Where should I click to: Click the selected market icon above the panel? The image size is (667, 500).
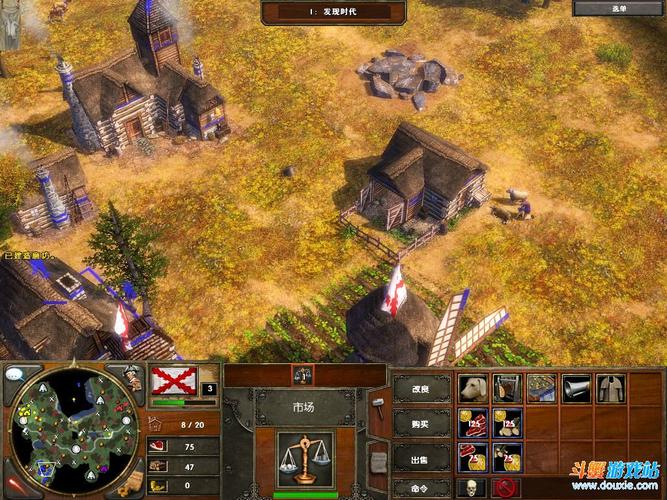click(304, 374)
